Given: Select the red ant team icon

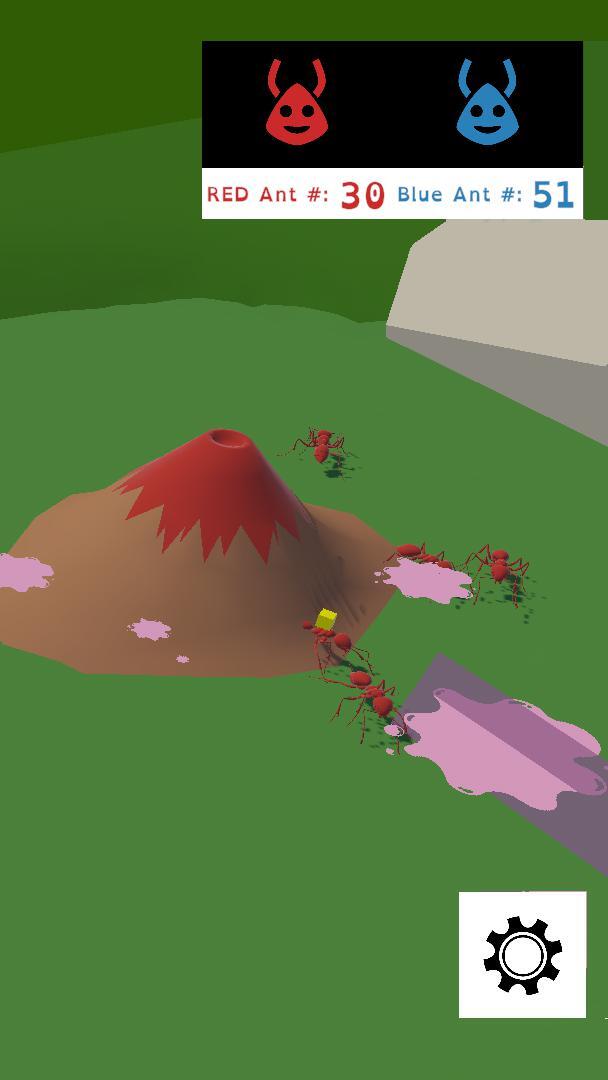Looking at the screenshot, I should [x=295, y=103].
